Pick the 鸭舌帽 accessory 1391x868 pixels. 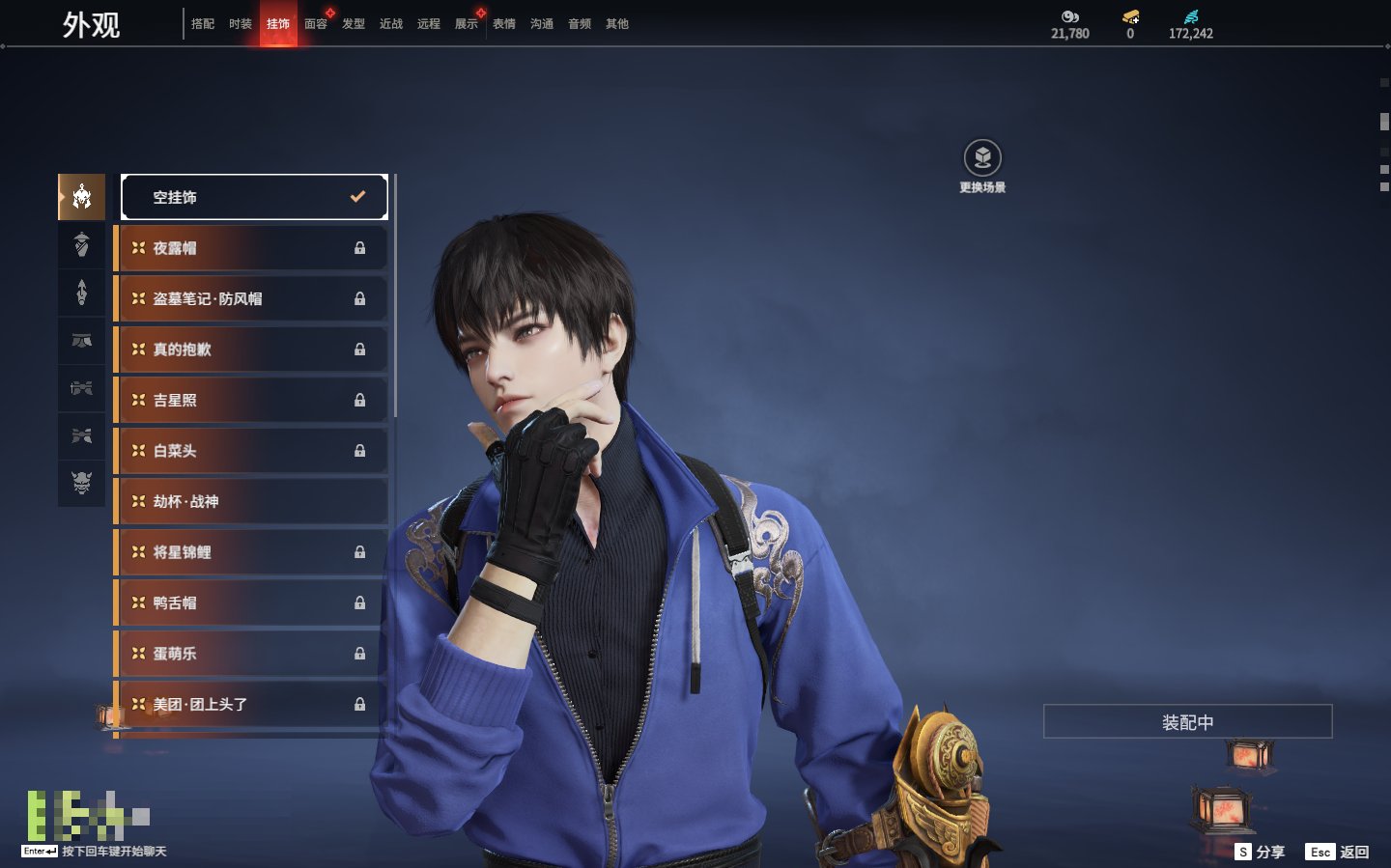click(x=251, y=602)
